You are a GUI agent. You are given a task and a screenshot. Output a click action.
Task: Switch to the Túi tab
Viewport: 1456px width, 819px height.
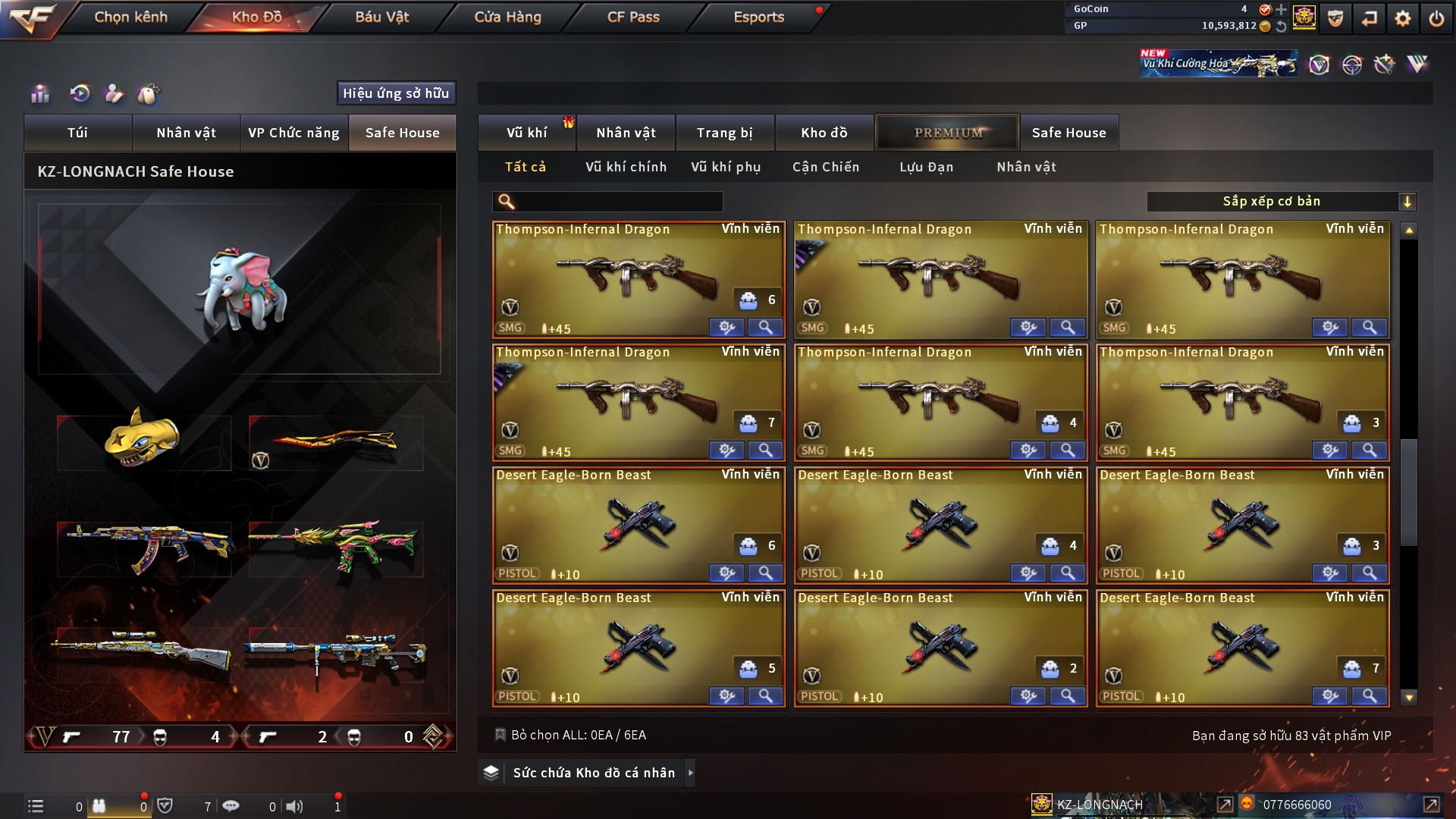[x=77, y=133]
